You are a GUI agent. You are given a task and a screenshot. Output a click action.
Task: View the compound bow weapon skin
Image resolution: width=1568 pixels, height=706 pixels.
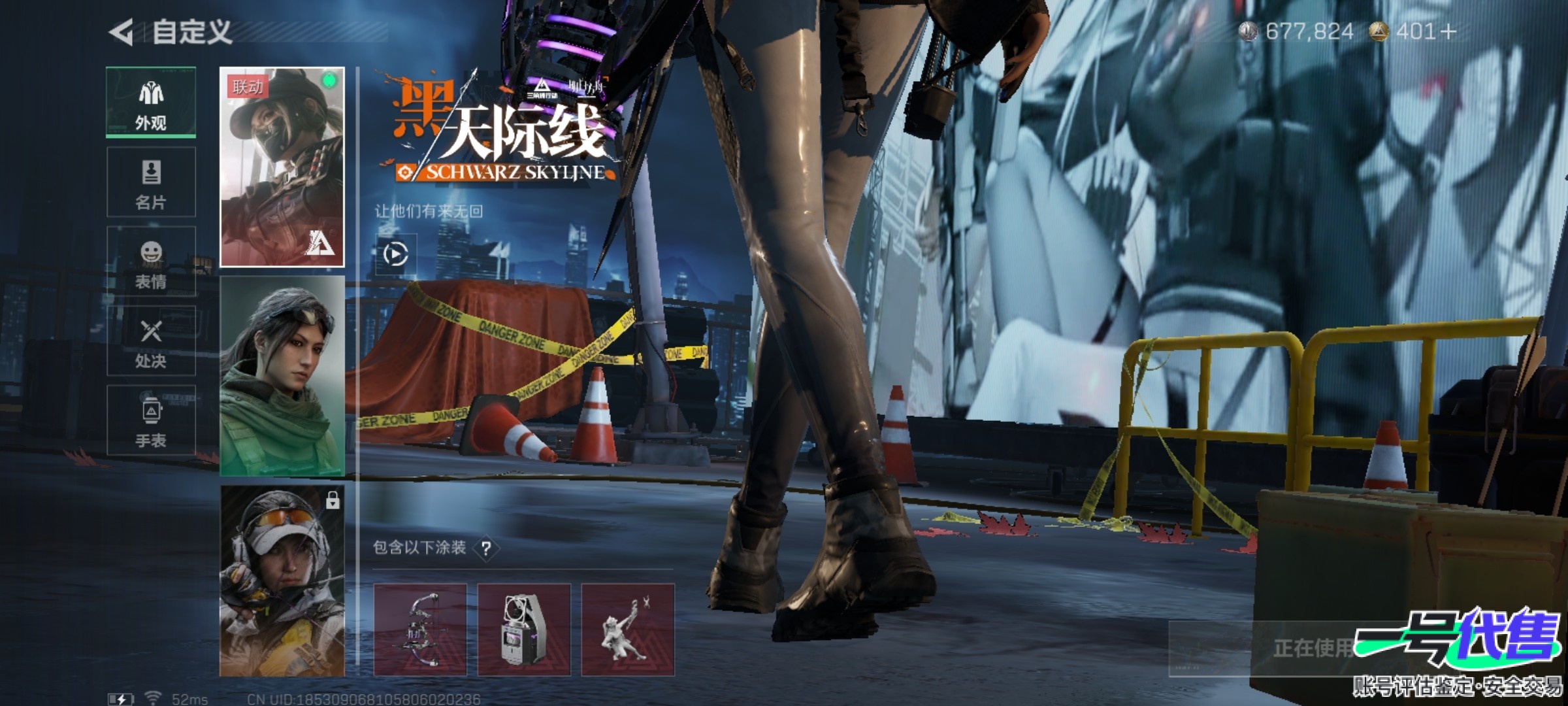420,630
